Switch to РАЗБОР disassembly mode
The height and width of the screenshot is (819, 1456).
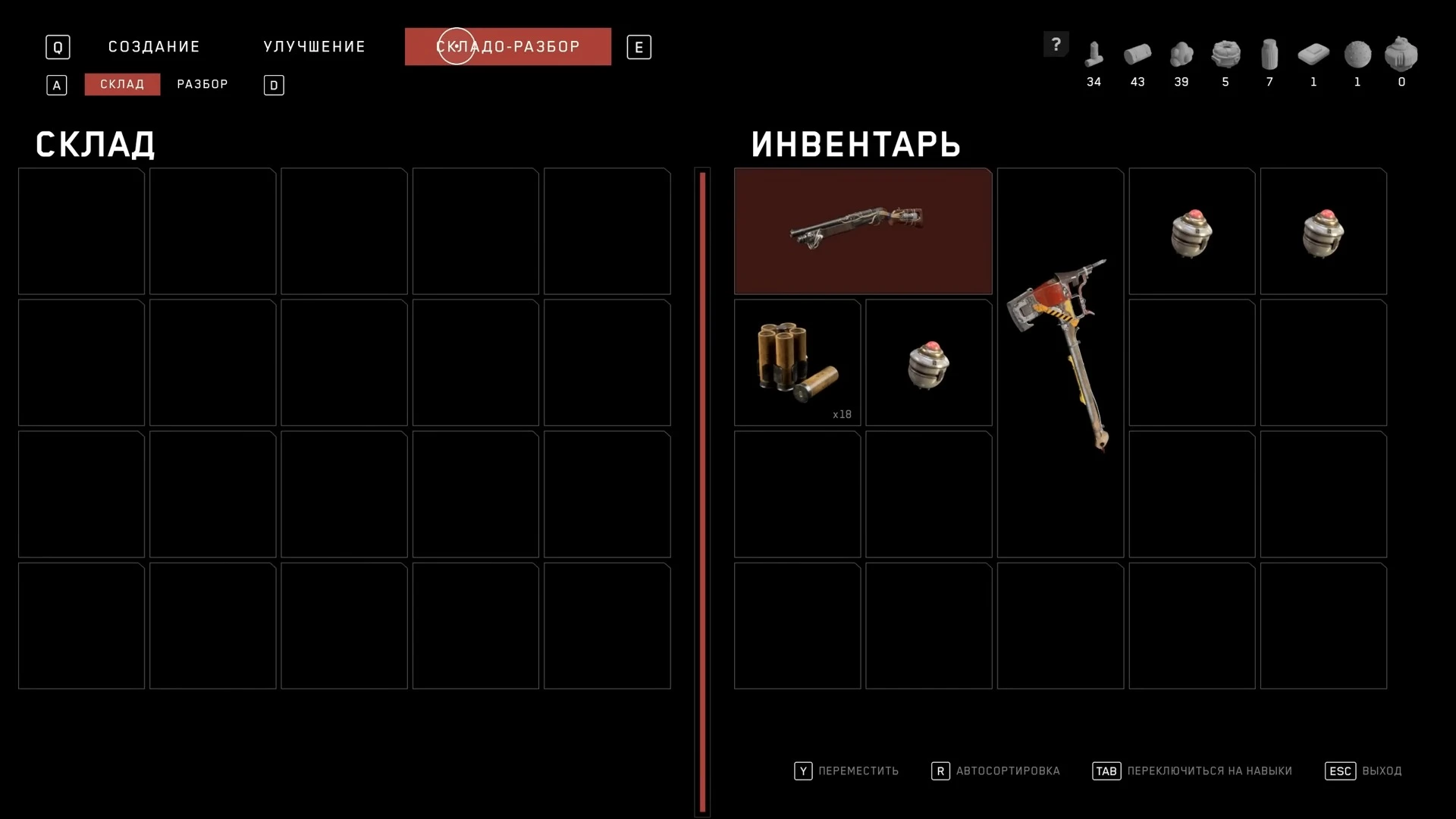[202, 84]
